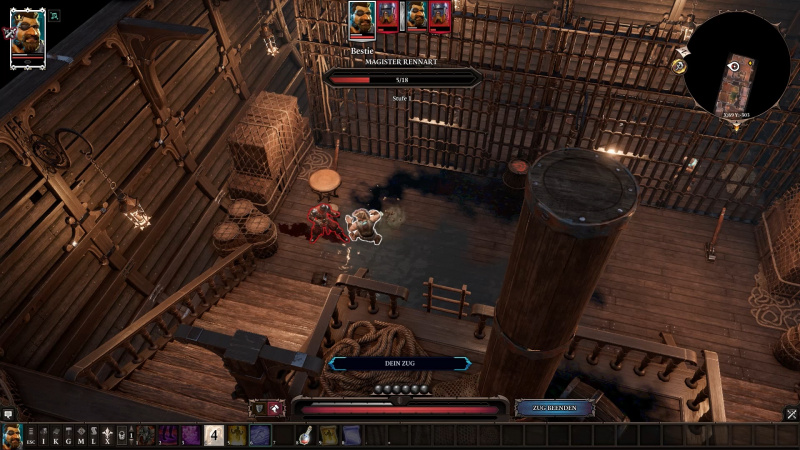Image resolution: width=800 pixels, height=450 pixels.
Task: Select the first enemy portrait in turn order
Action: point(388,17)
